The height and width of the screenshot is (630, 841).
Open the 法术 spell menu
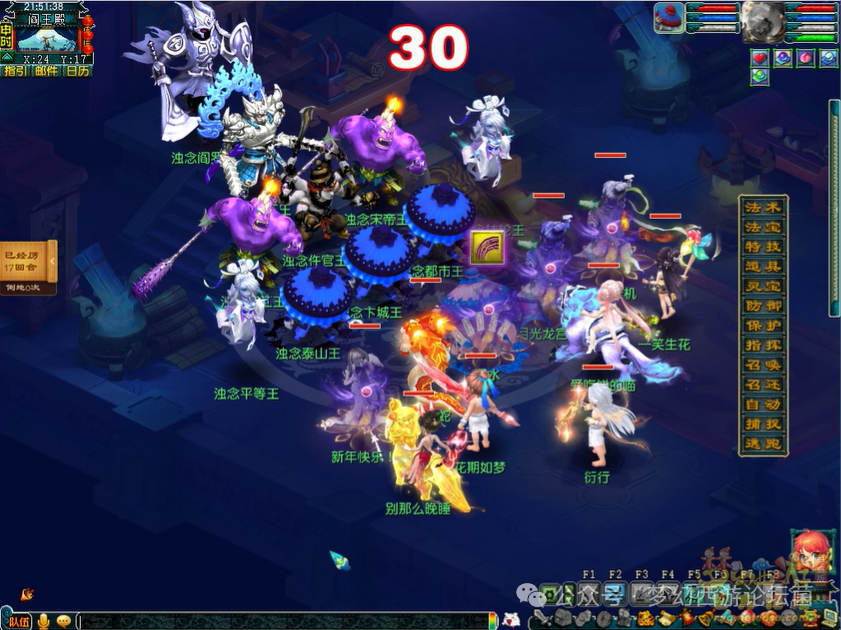(x=763, y=207)
